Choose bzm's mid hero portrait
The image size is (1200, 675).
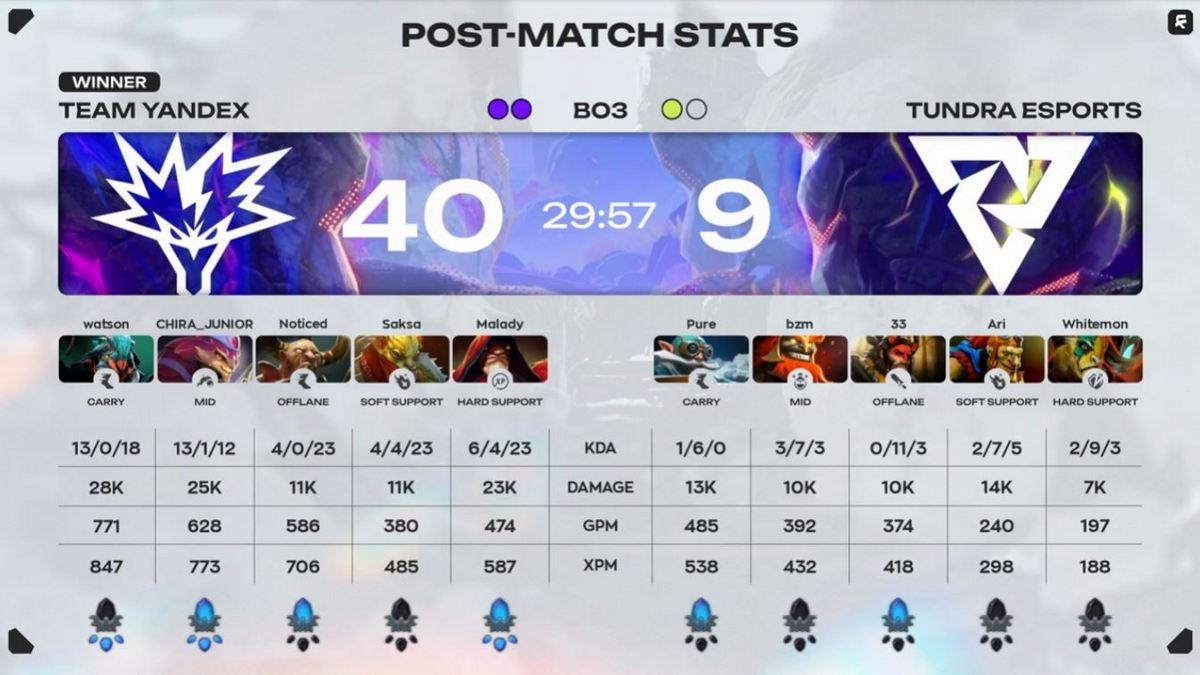(x=800, y=358)
